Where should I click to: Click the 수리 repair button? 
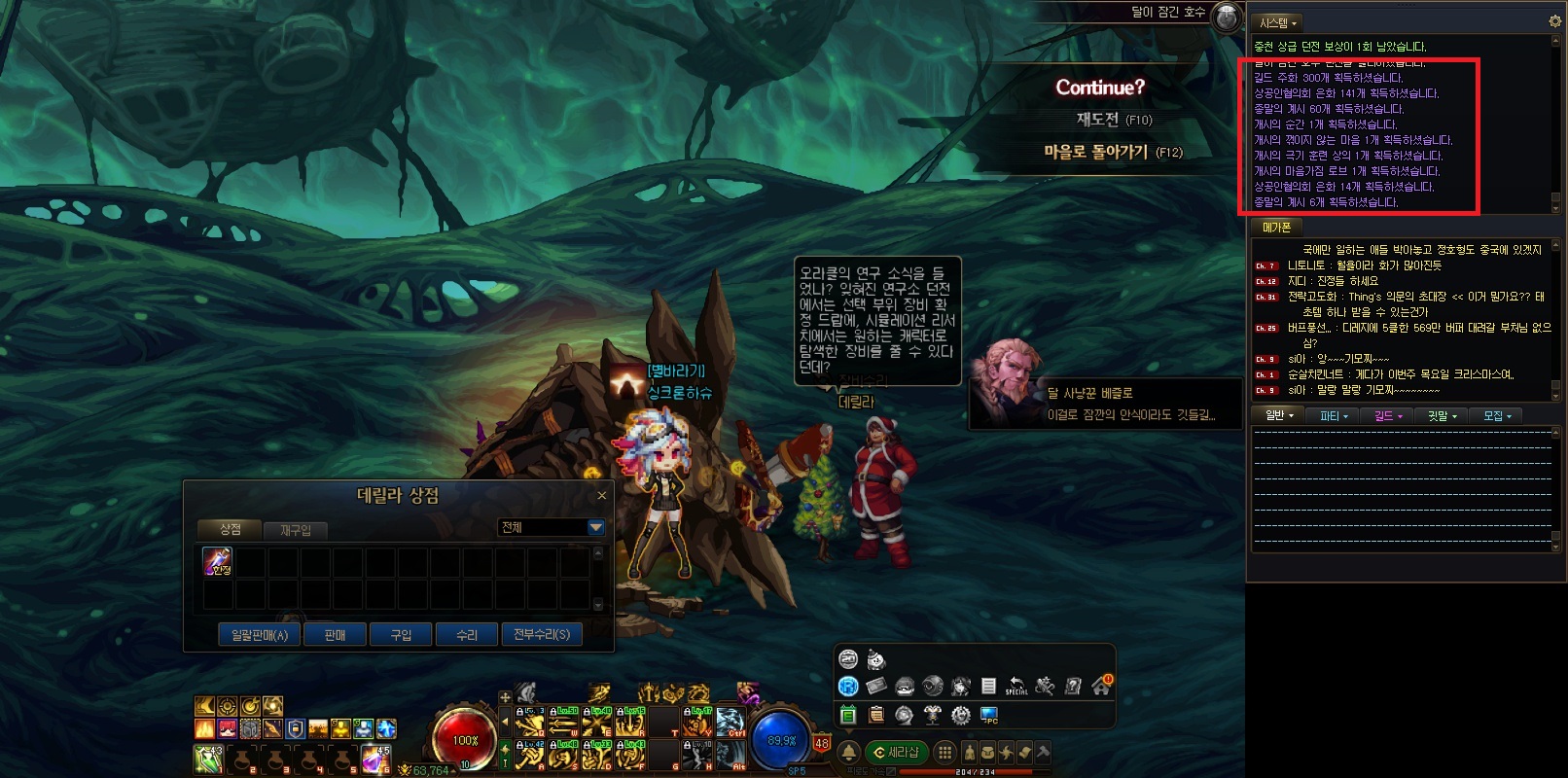(x=467, y=635)
